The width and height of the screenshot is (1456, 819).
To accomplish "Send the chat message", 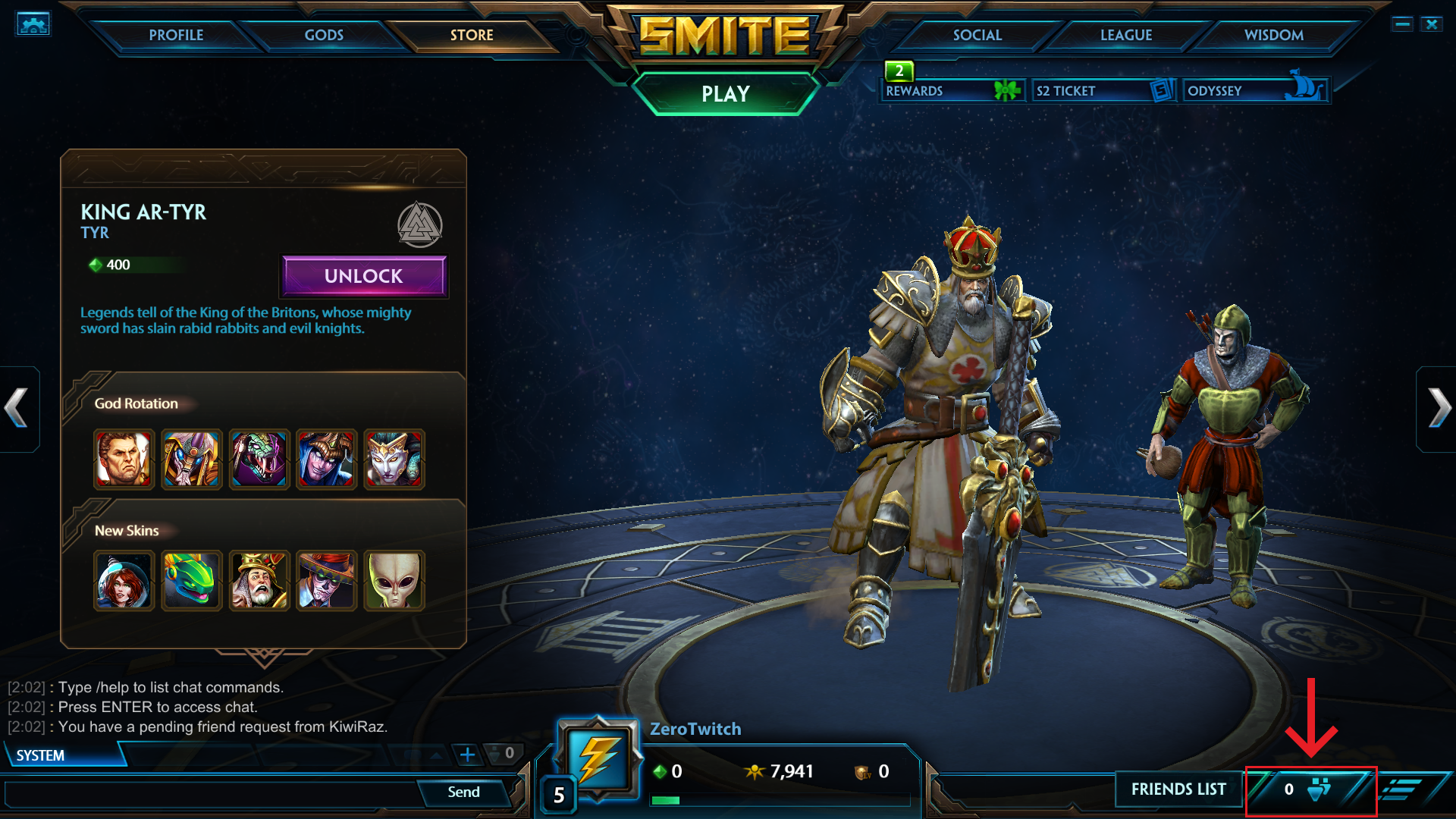I will (x=463, y=792).
